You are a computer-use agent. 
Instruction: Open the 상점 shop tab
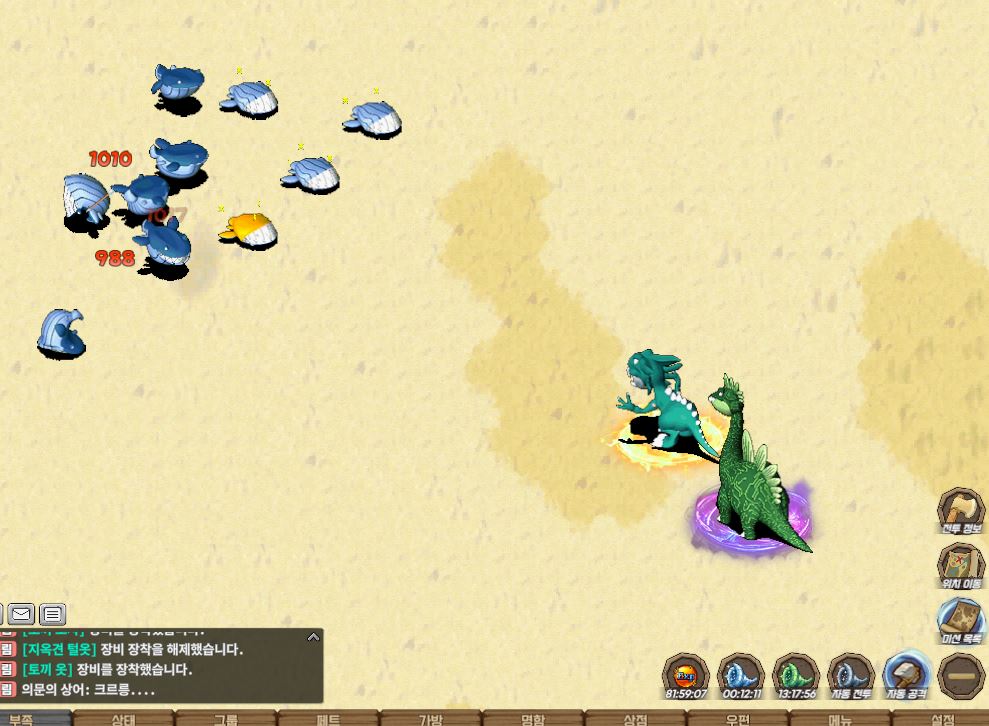pyautogui.click(x=635, y=719)
